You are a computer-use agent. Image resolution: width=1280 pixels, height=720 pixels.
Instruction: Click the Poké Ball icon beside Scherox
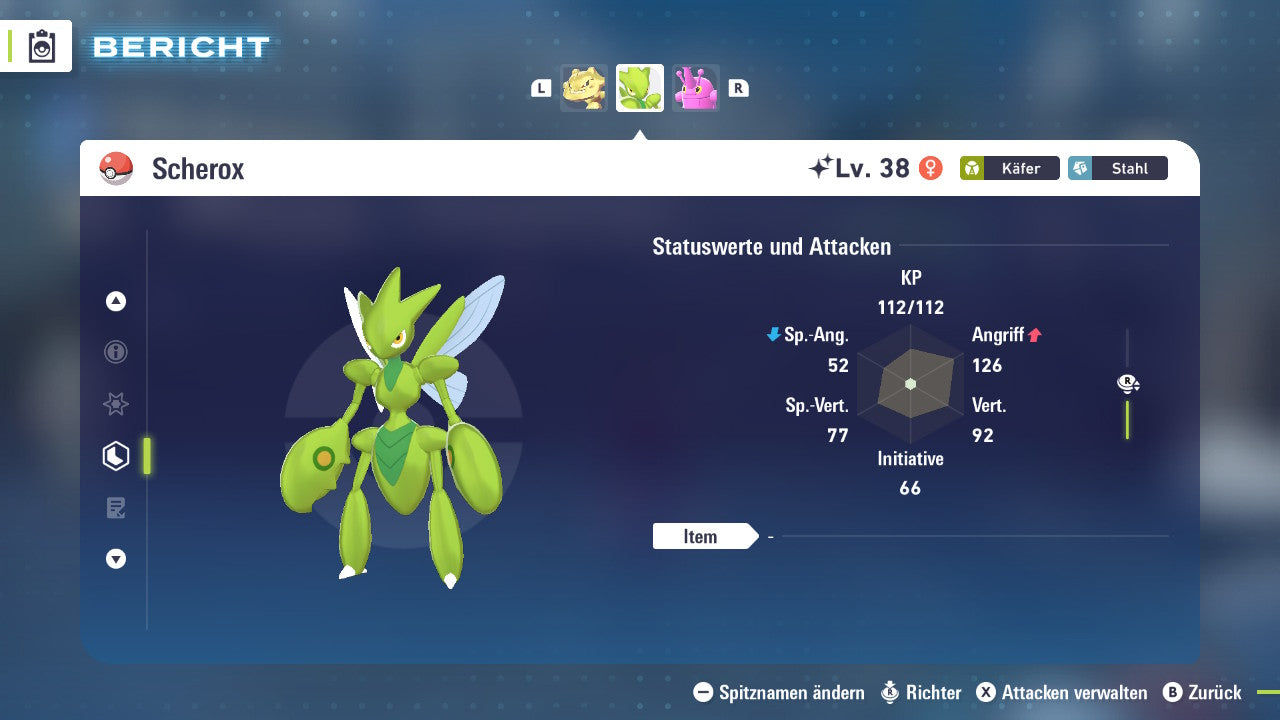(x=117, y=169)
